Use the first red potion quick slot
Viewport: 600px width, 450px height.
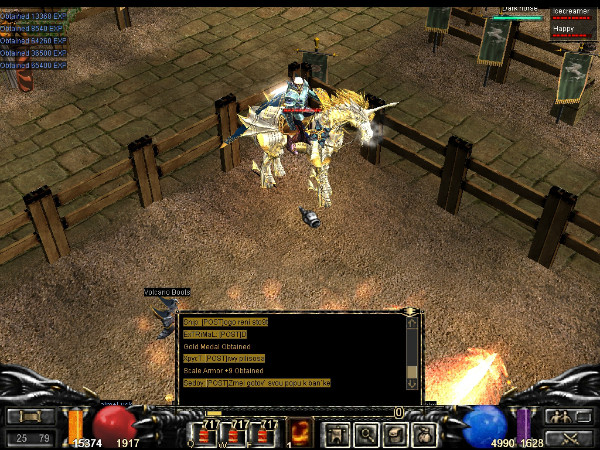point(208,434)
